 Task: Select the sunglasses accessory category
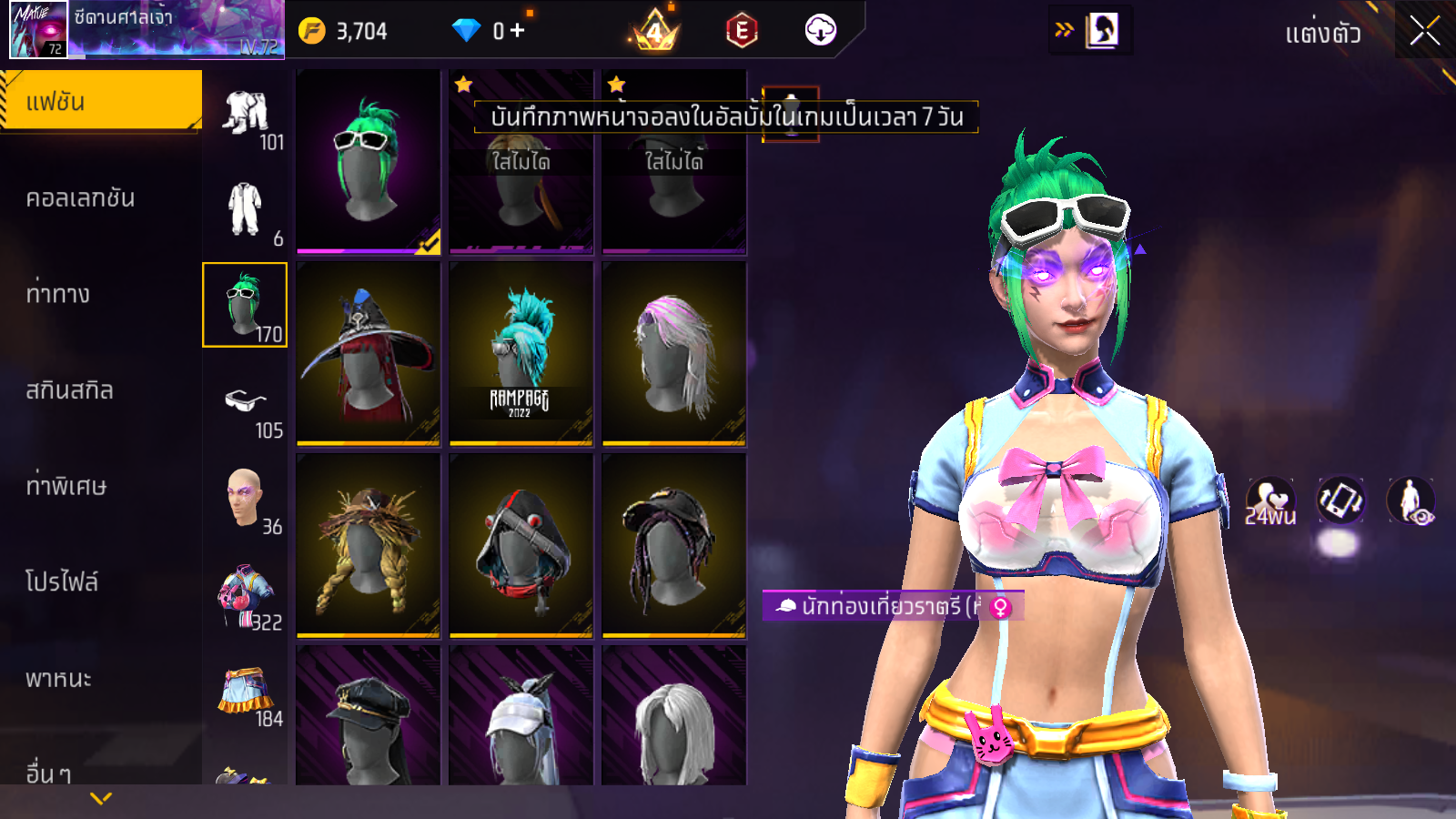(246, 405)
